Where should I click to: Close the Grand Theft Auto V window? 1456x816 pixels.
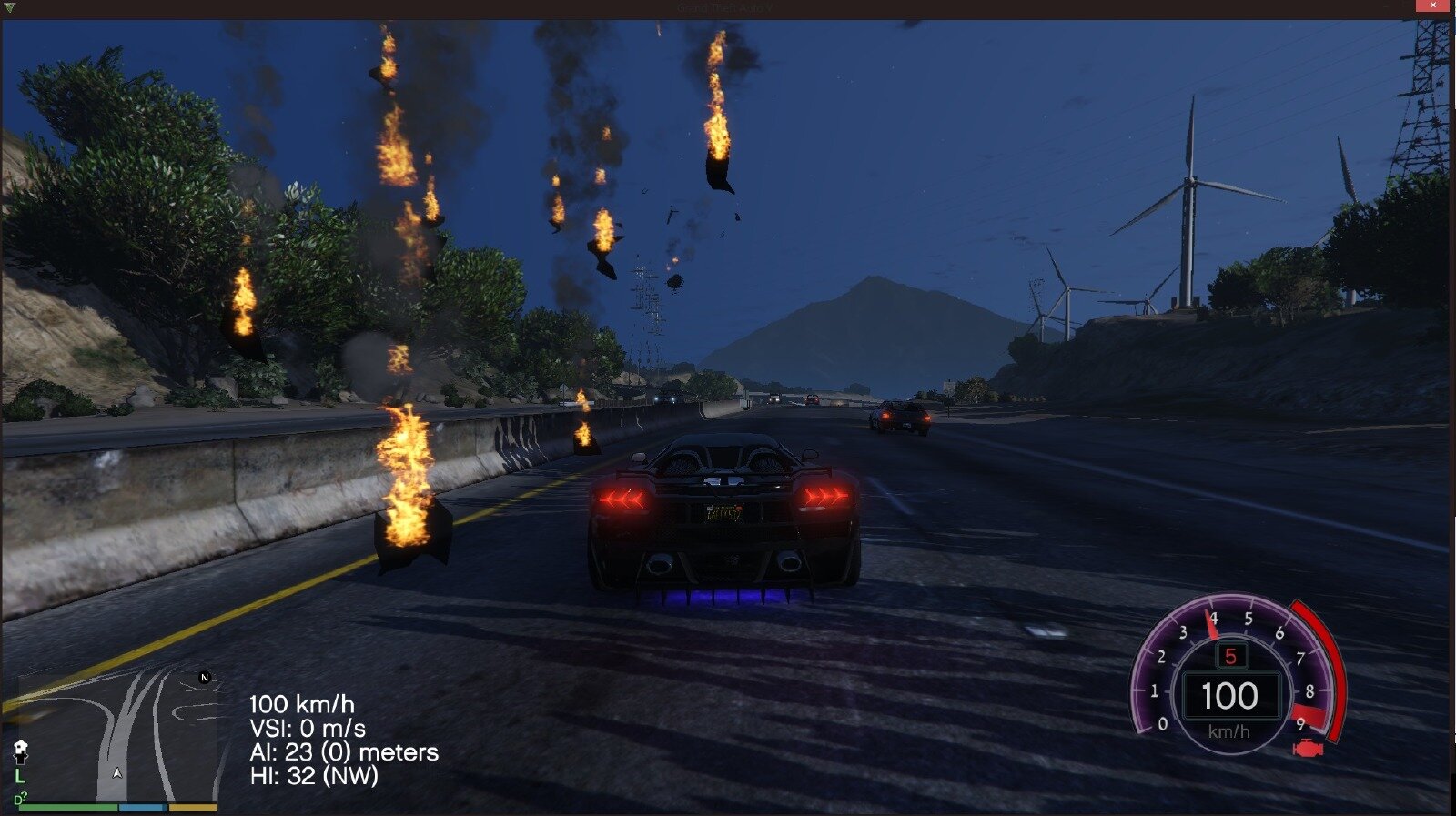point(1434,6)
